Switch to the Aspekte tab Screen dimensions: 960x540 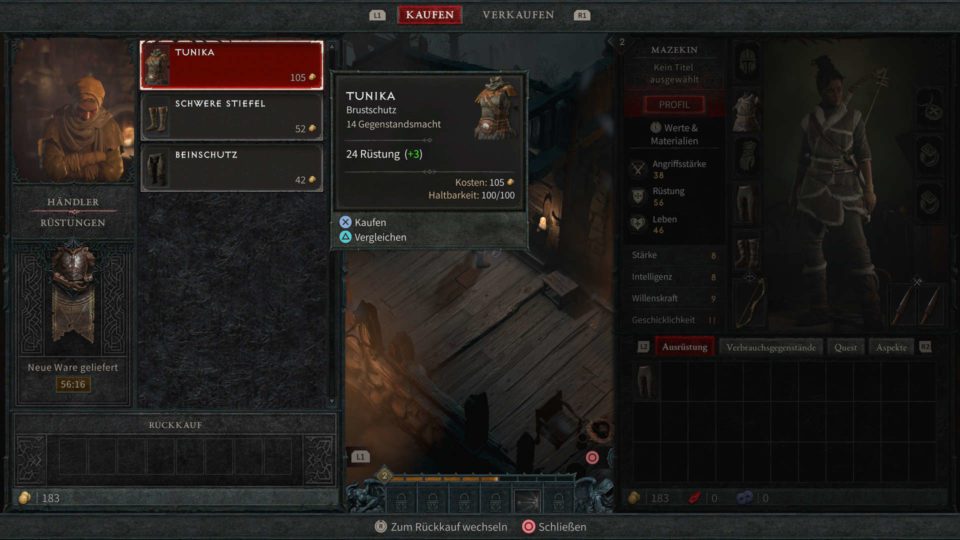click(891, 347)
